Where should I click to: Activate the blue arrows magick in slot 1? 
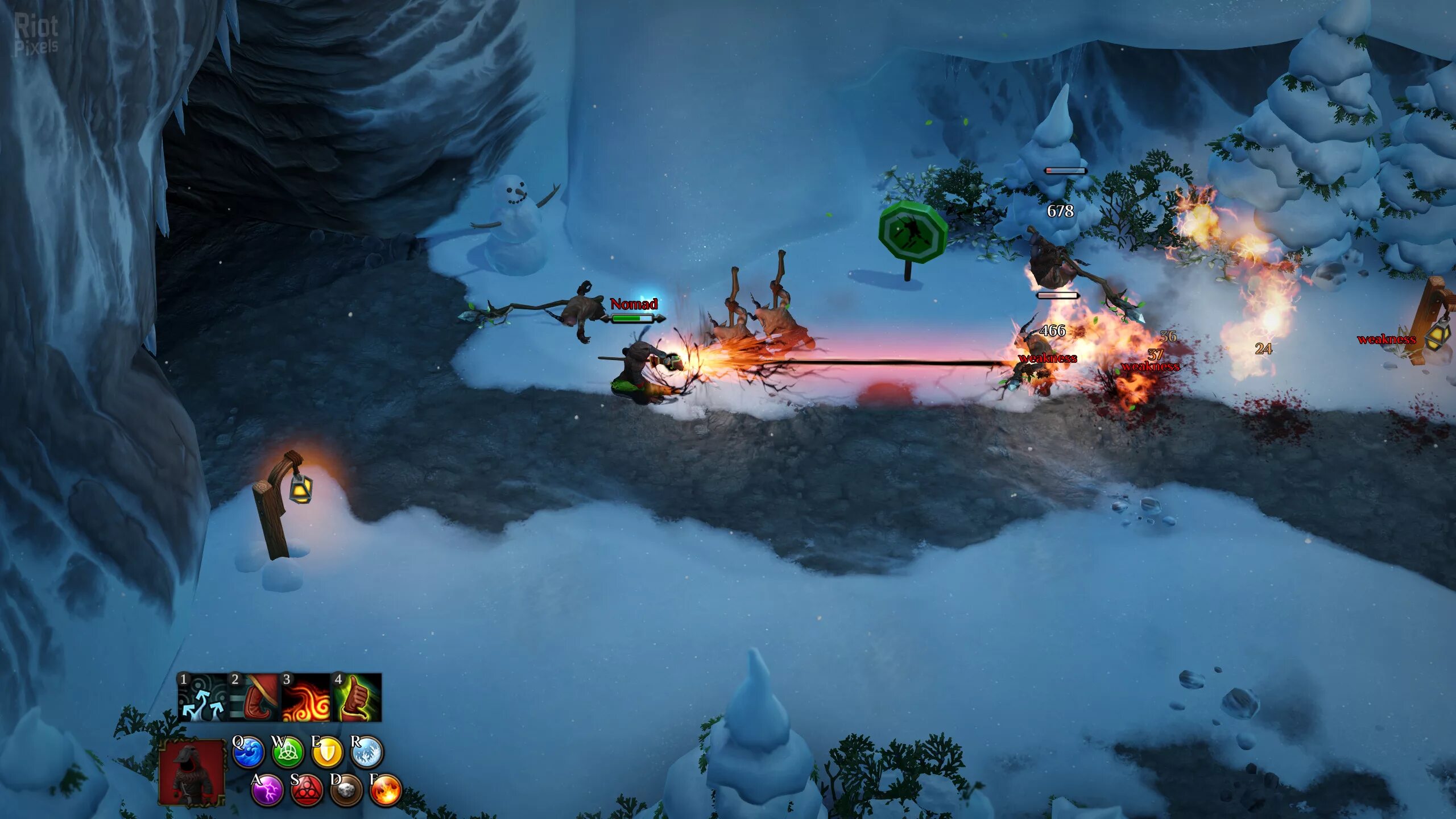(202, 698)
